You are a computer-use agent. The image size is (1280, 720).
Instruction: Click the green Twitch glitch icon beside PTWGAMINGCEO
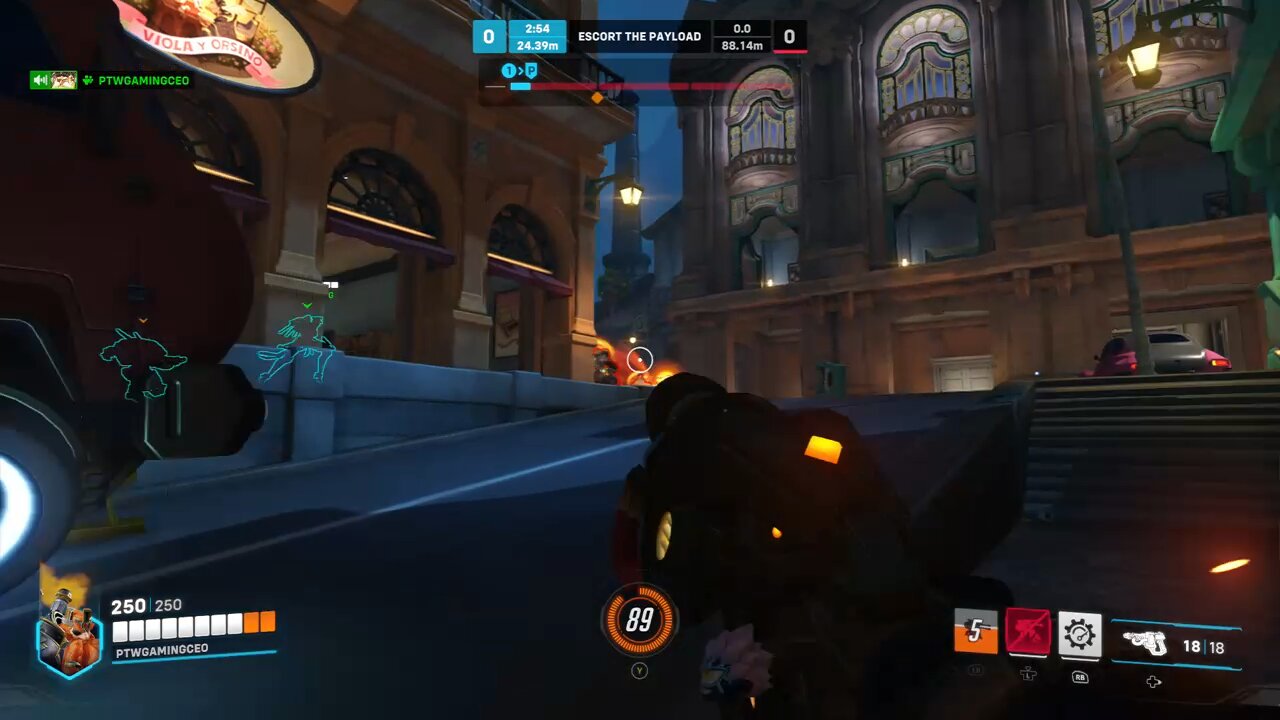click(89, 80)
